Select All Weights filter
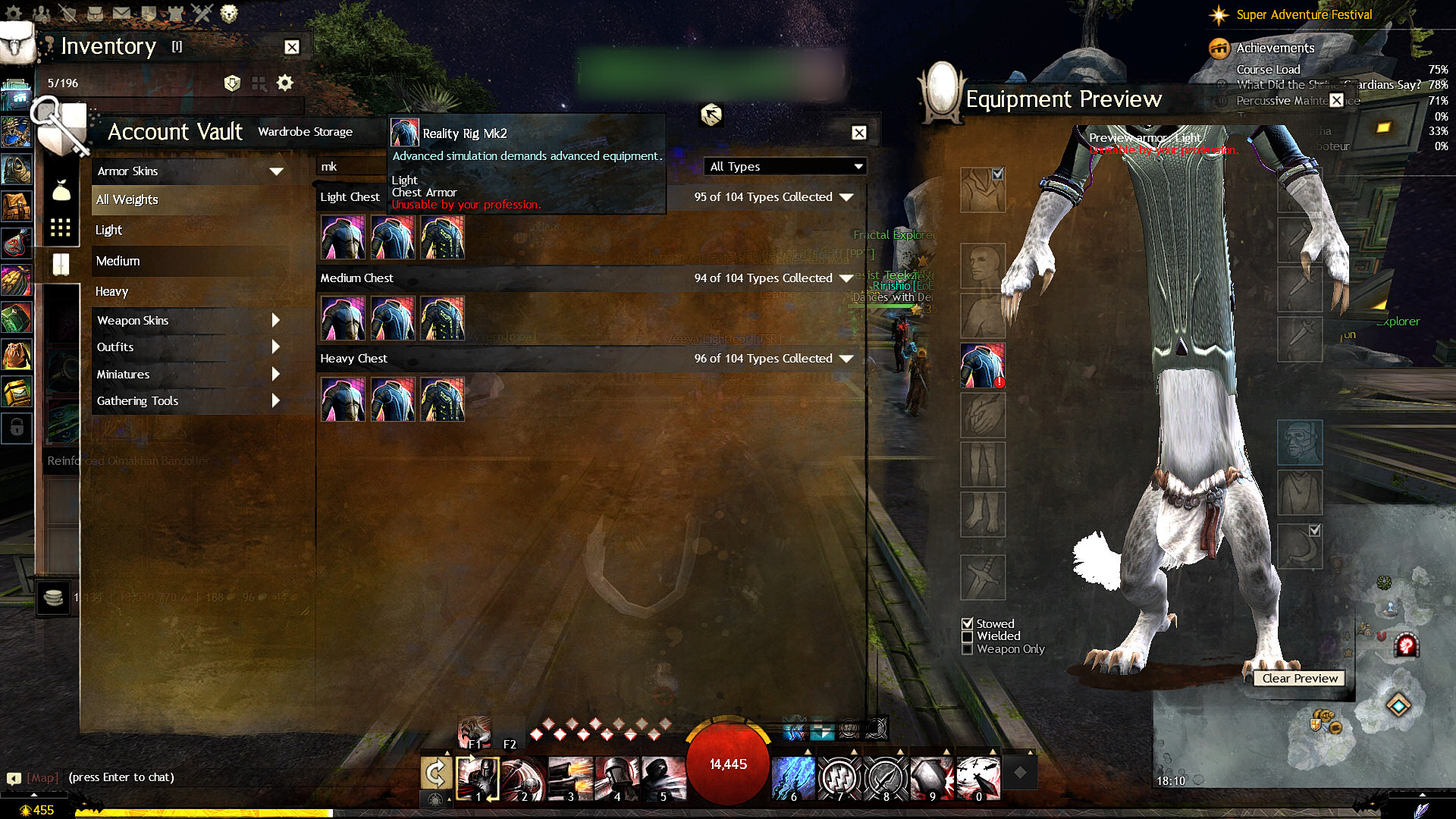This screenshot has width=1456, height=819. 127,200
